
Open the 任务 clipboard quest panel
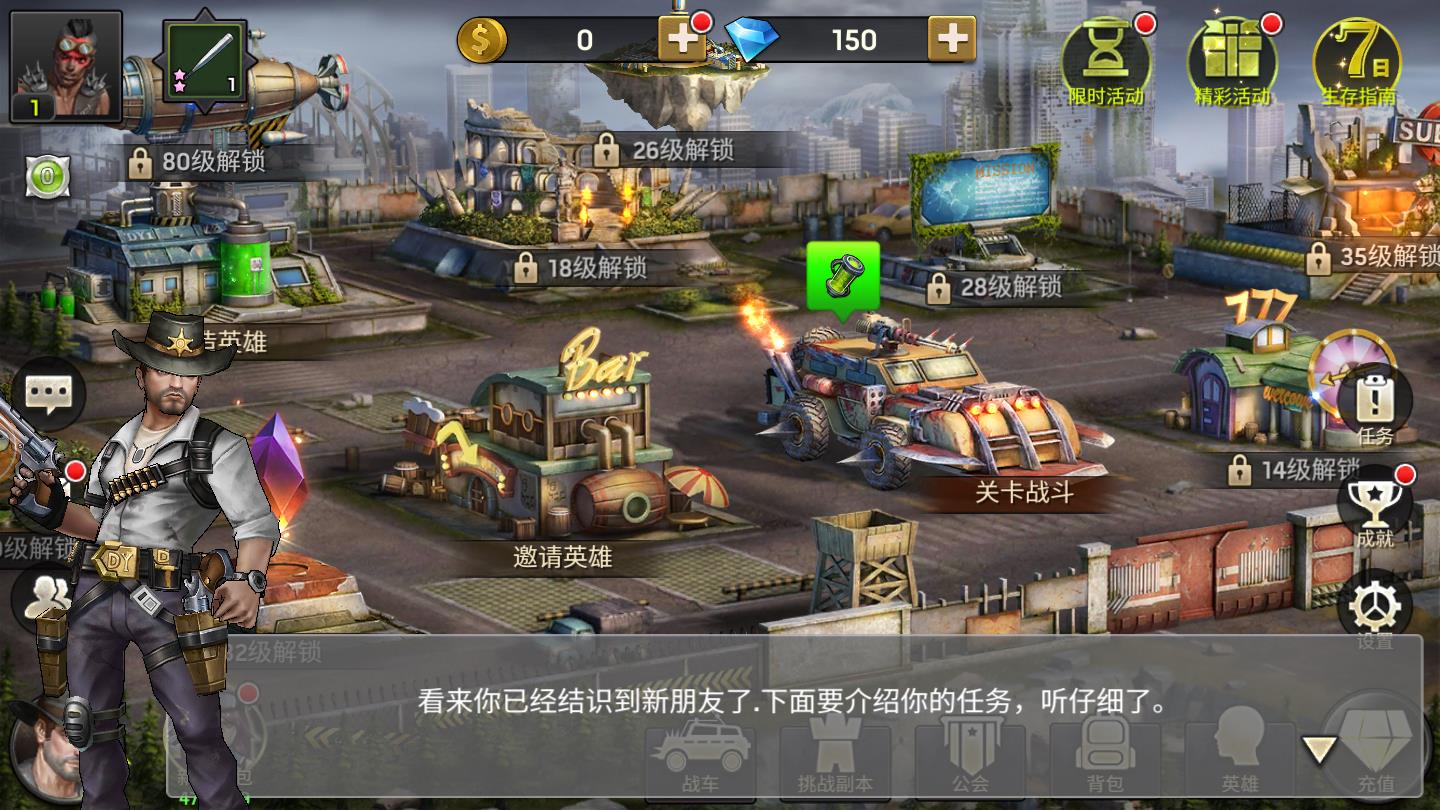(1373, 400)
